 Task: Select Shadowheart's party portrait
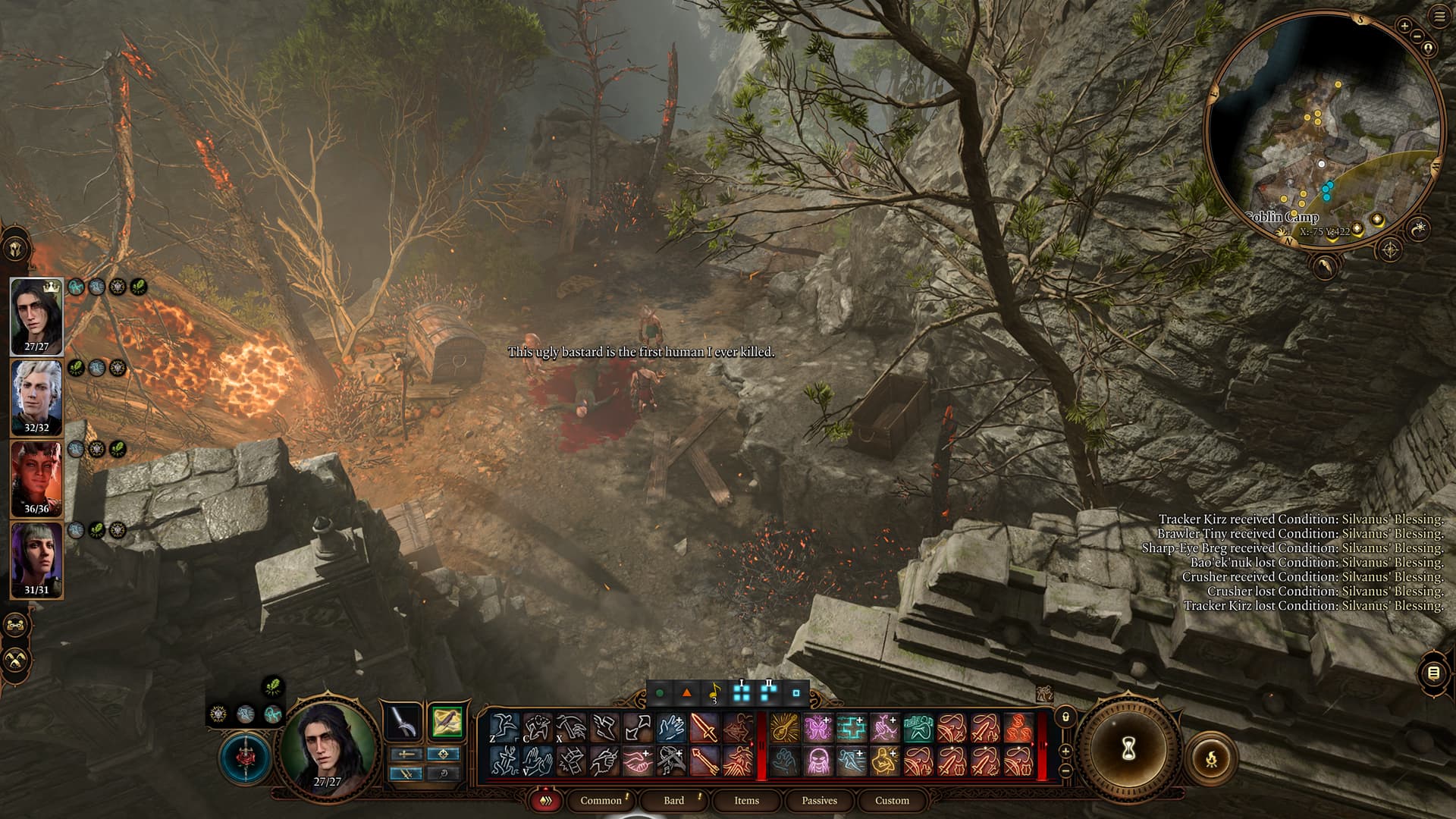[x=36, y=560]
